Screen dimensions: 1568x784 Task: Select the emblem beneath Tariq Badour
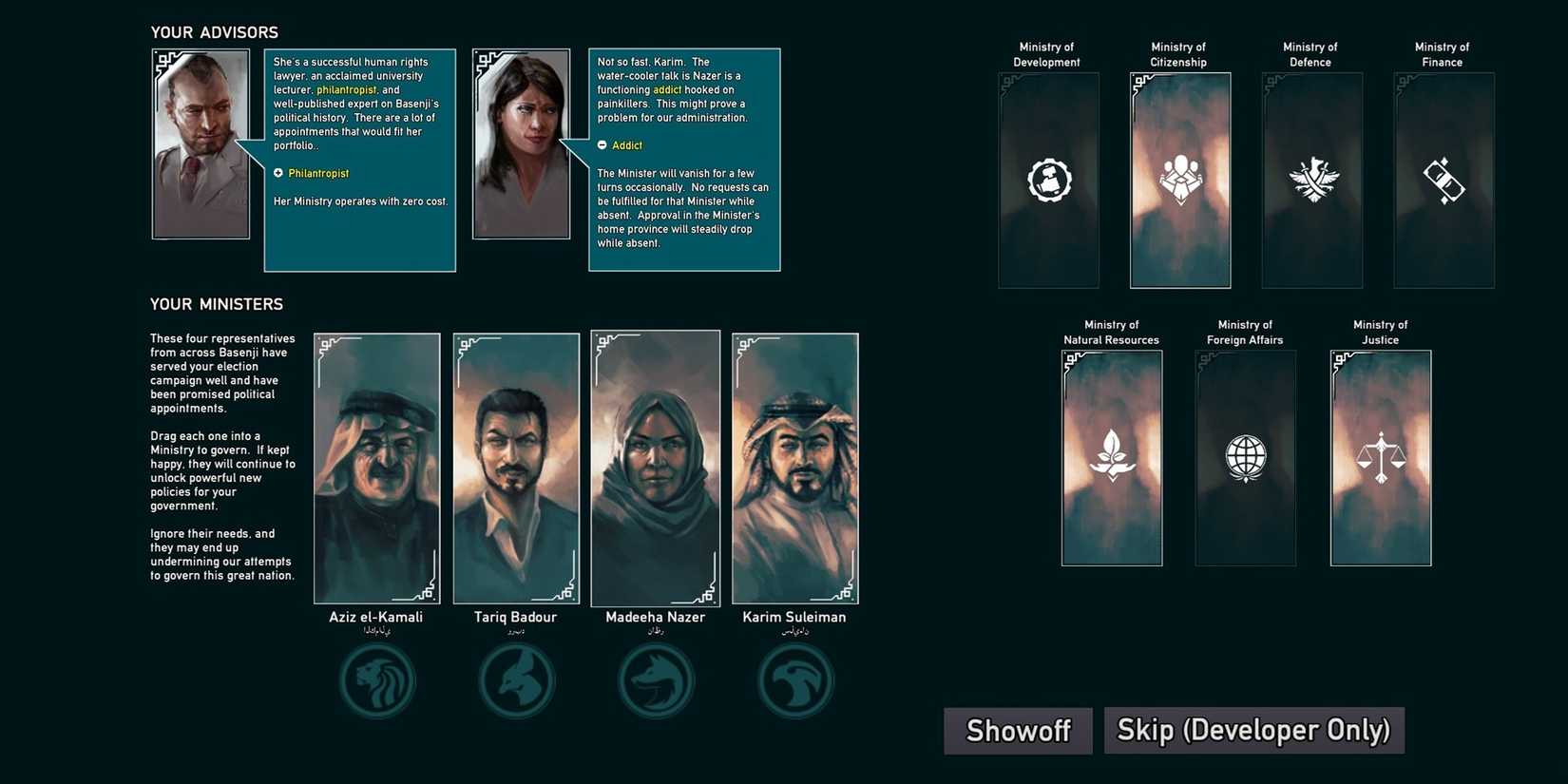point(516,679)
